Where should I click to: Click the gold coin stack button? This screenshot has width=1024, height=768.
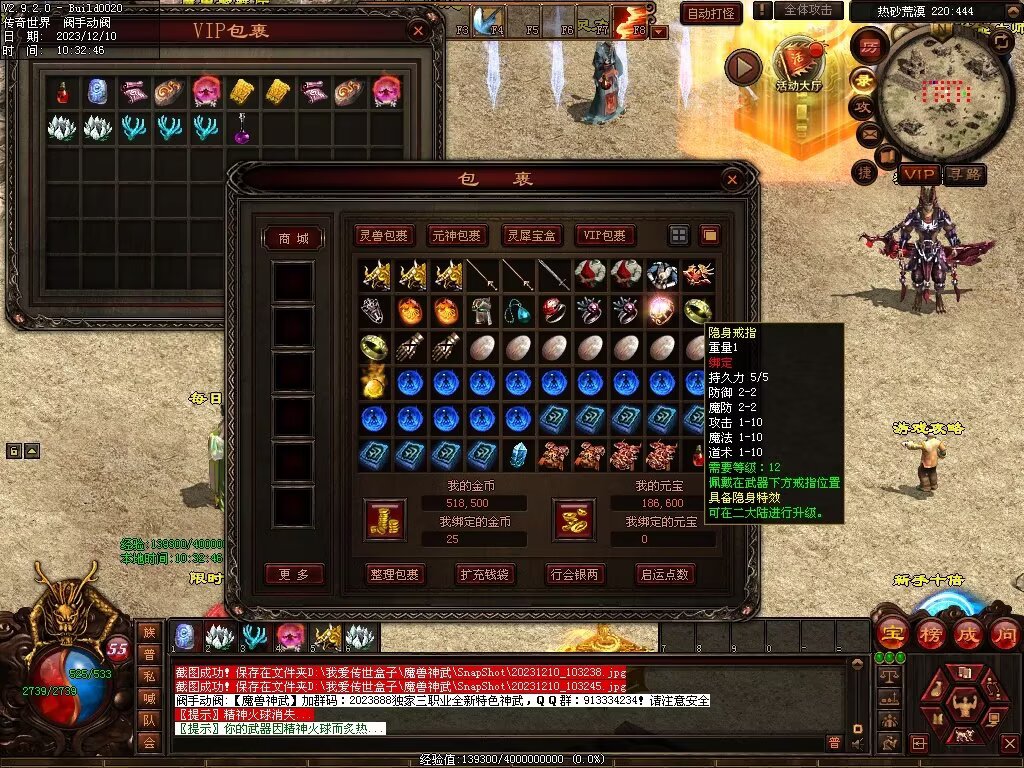coord(384,518)
